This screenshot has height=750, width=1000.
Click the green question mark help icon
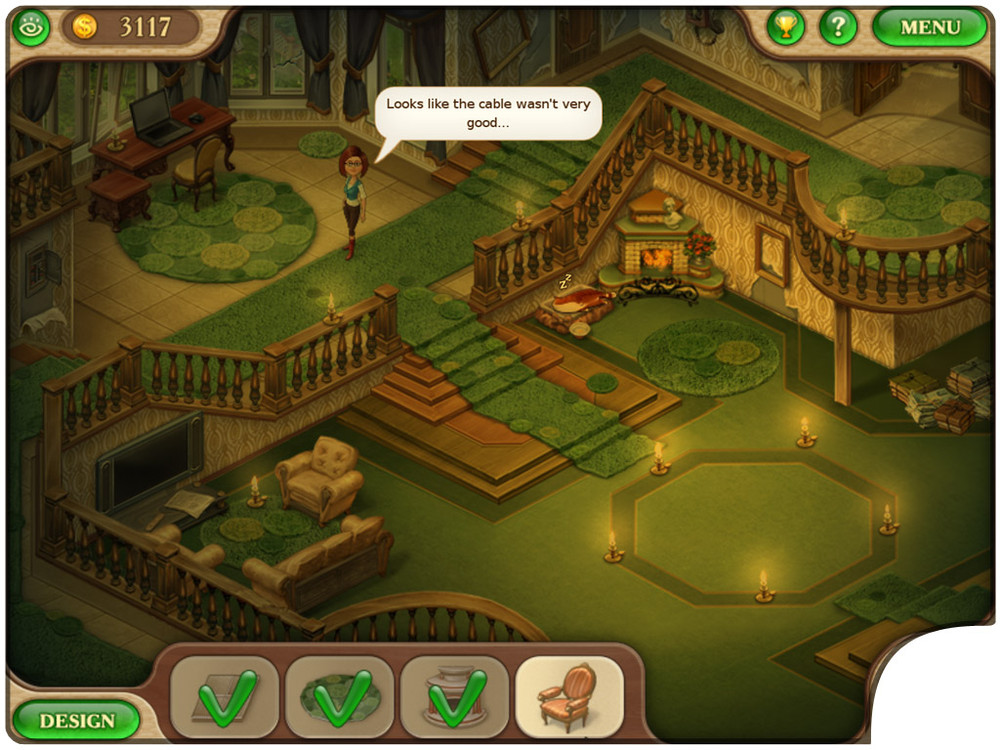point(838,27)
